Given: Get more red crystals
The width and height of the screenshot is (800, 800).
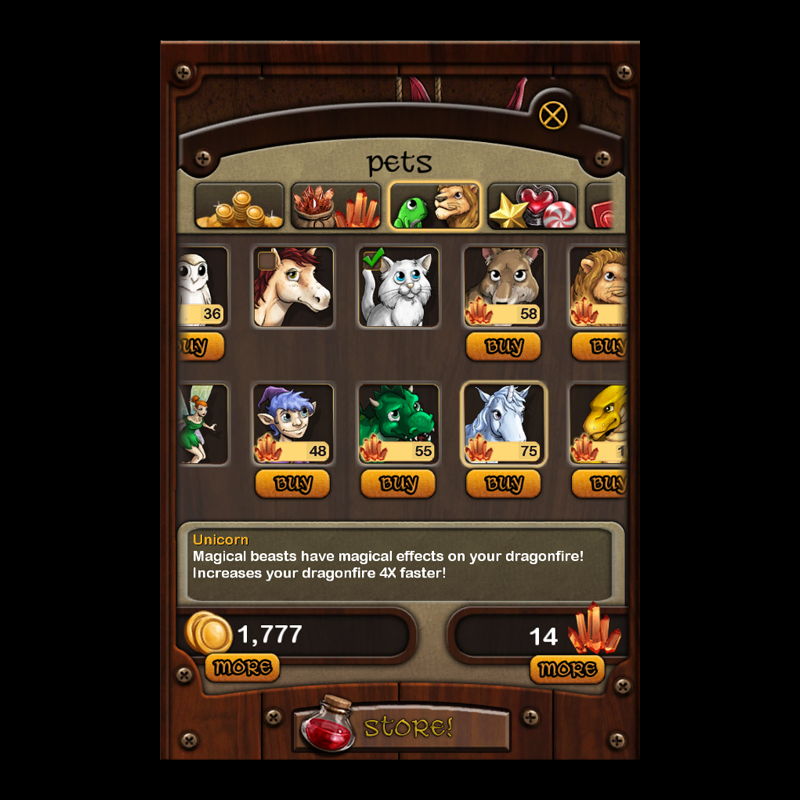Looking at the screenshot, I should [x=567, y=668].
